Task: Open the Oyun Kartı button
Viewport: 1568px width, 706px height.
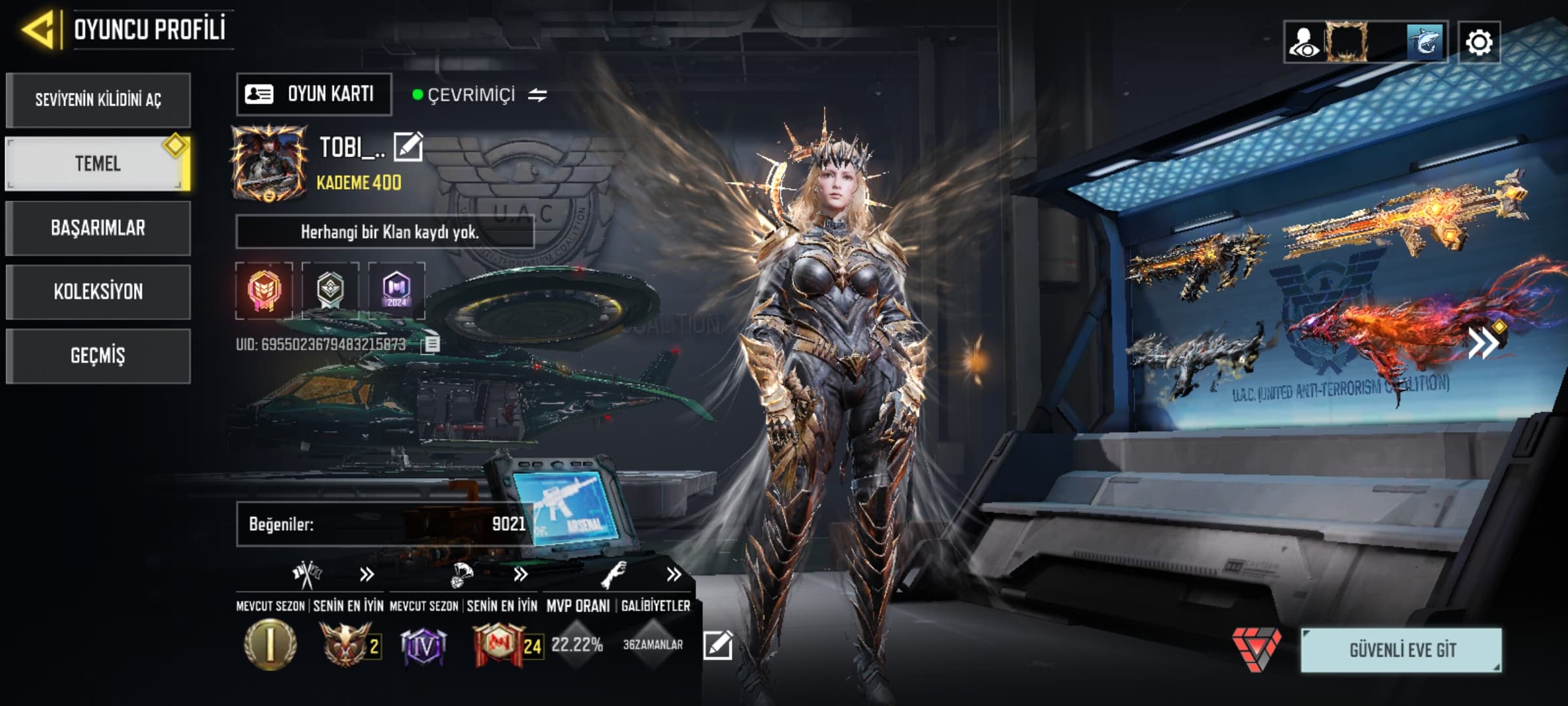Action: [x=314, y=94]
